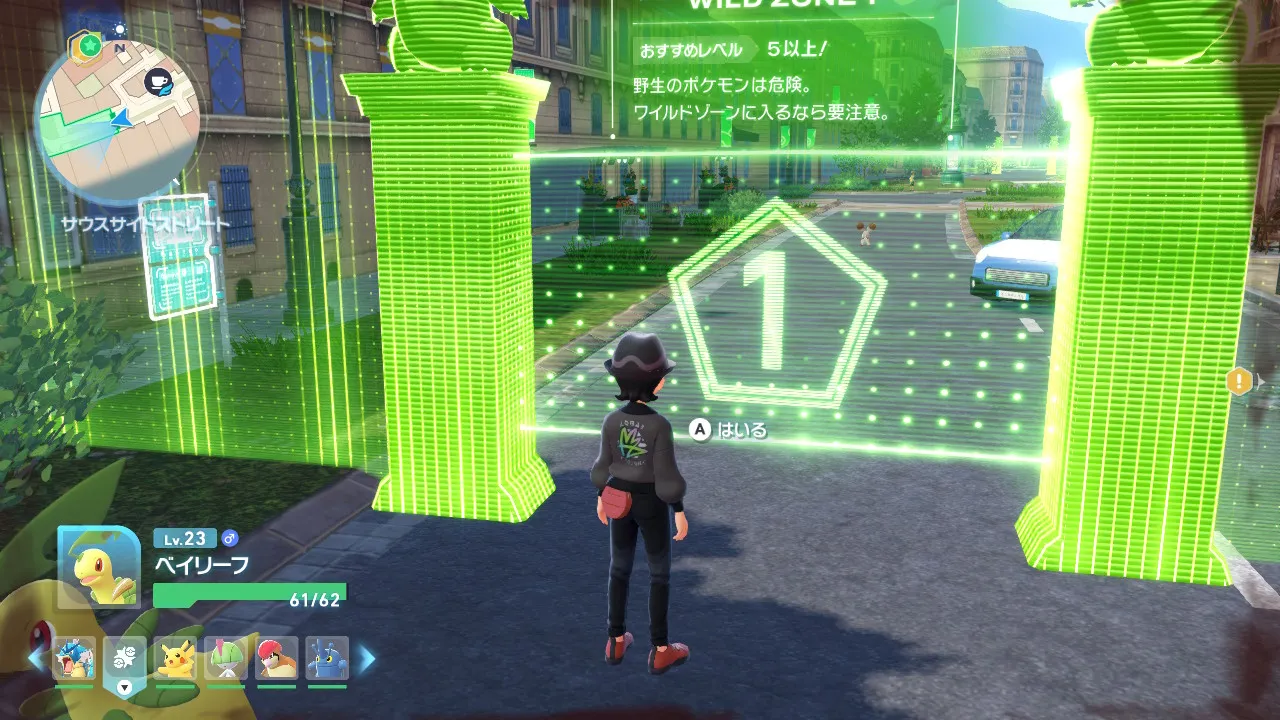
Task: Choose Pikachu from the party bar
Action: click(176, 658)
